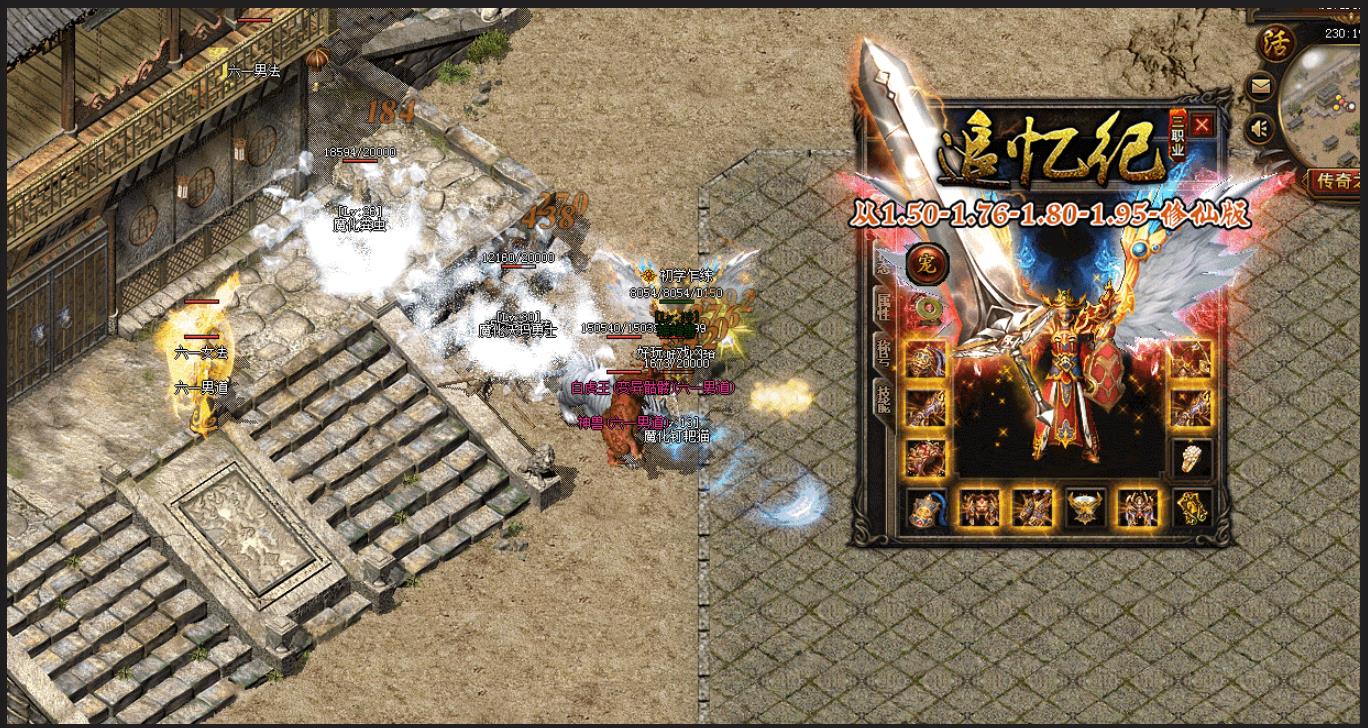Open the mail envelope icon
The width and height of the screenshot is (1368, 728).
pos(1261,87)
